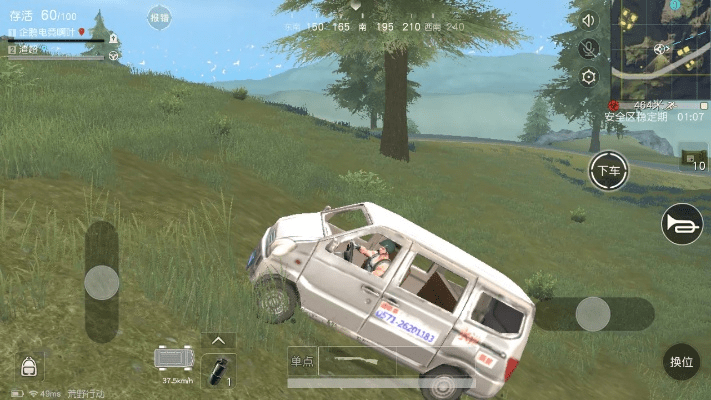This screenshot has height=400, width=711.
Task: Toggle the muted microphone icon
Action: coord(588,48)
